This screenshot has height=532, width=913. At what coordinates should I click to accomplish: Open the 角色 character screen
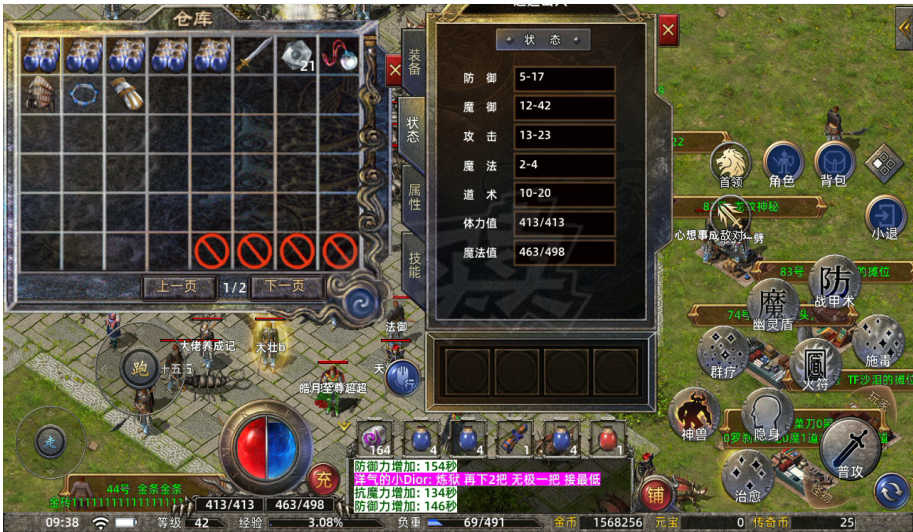click(782, 164)
